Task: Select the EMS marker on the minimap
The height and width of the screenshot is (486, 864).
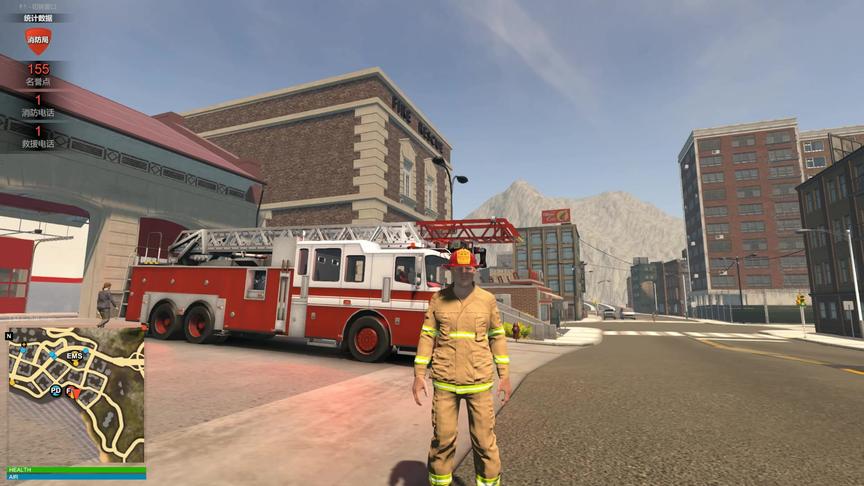Action: [x=75, y=355]
